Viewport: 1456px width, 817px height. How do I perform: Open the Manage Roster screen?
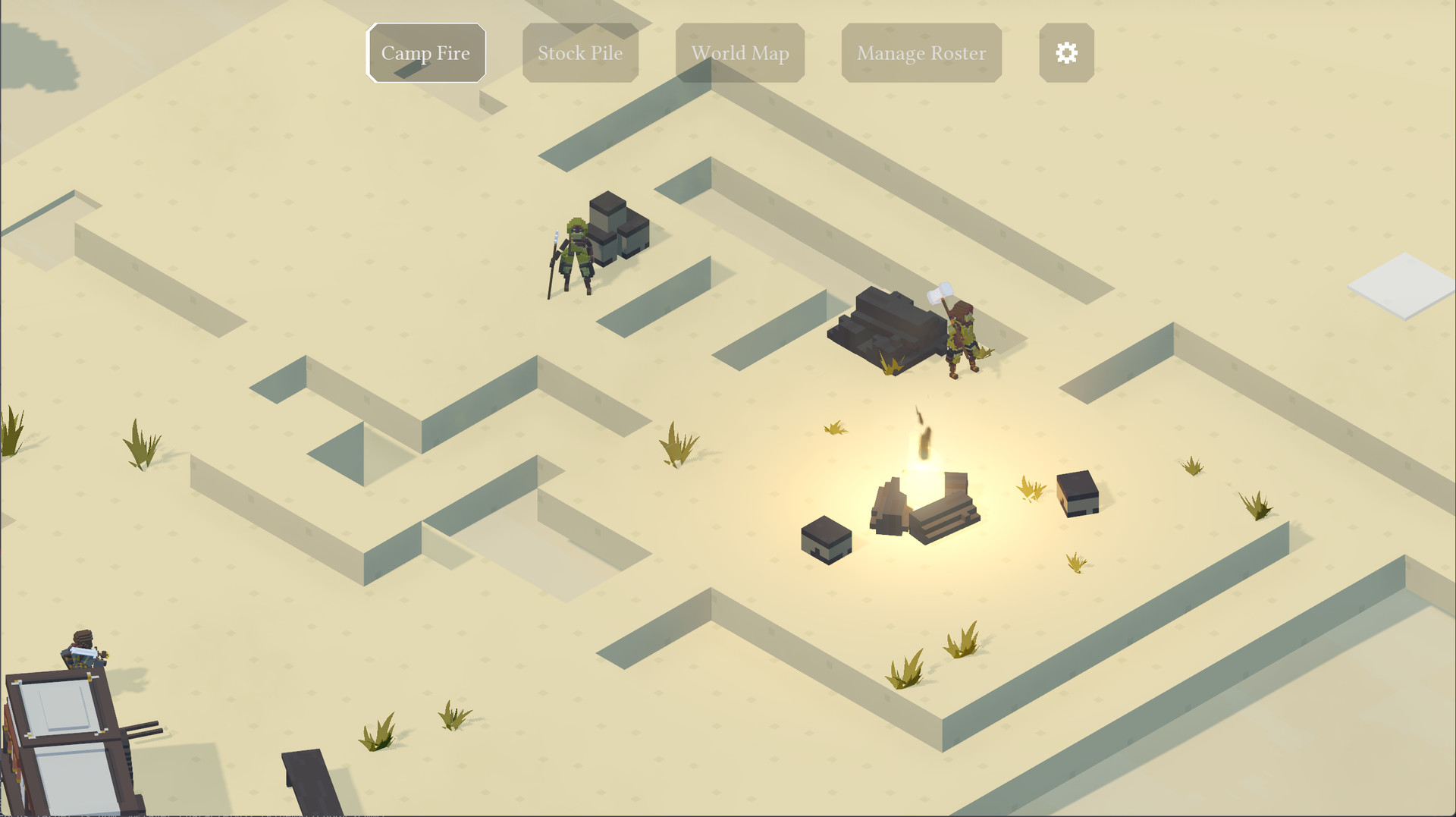pos(921,52)
